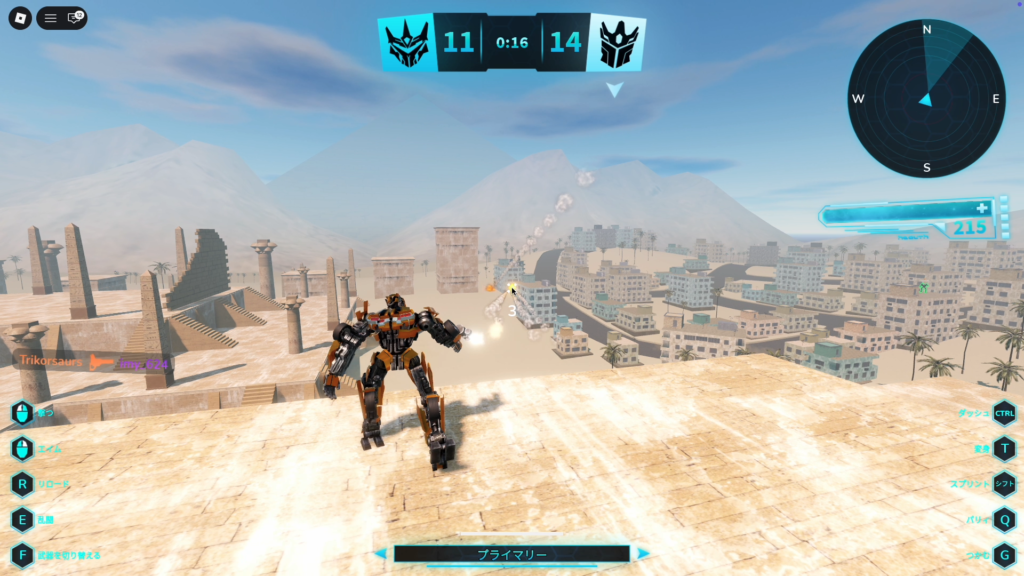The image size is (1024, 576).
Task: Select the プライマリー weapon bar
Action: coord(511,554)
